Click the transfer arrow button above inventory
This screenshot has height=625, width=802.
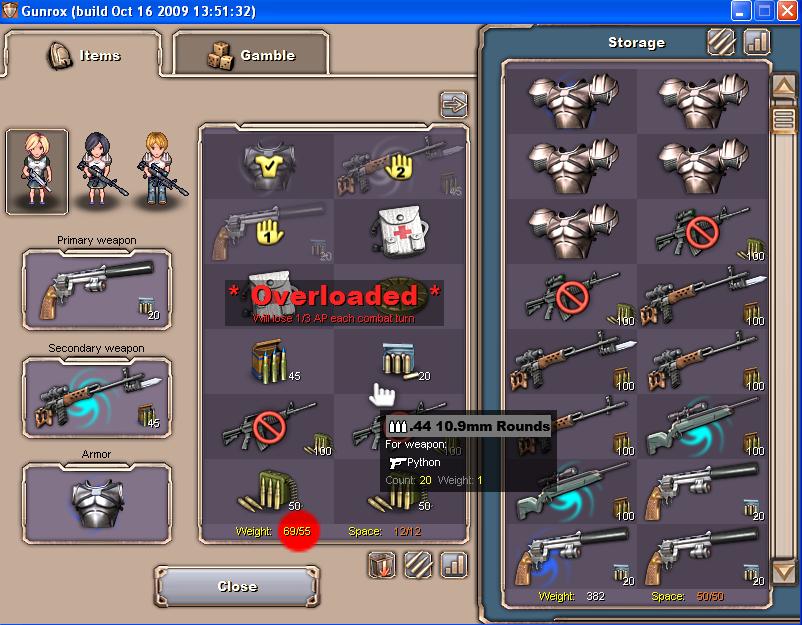tap(453, 103)
